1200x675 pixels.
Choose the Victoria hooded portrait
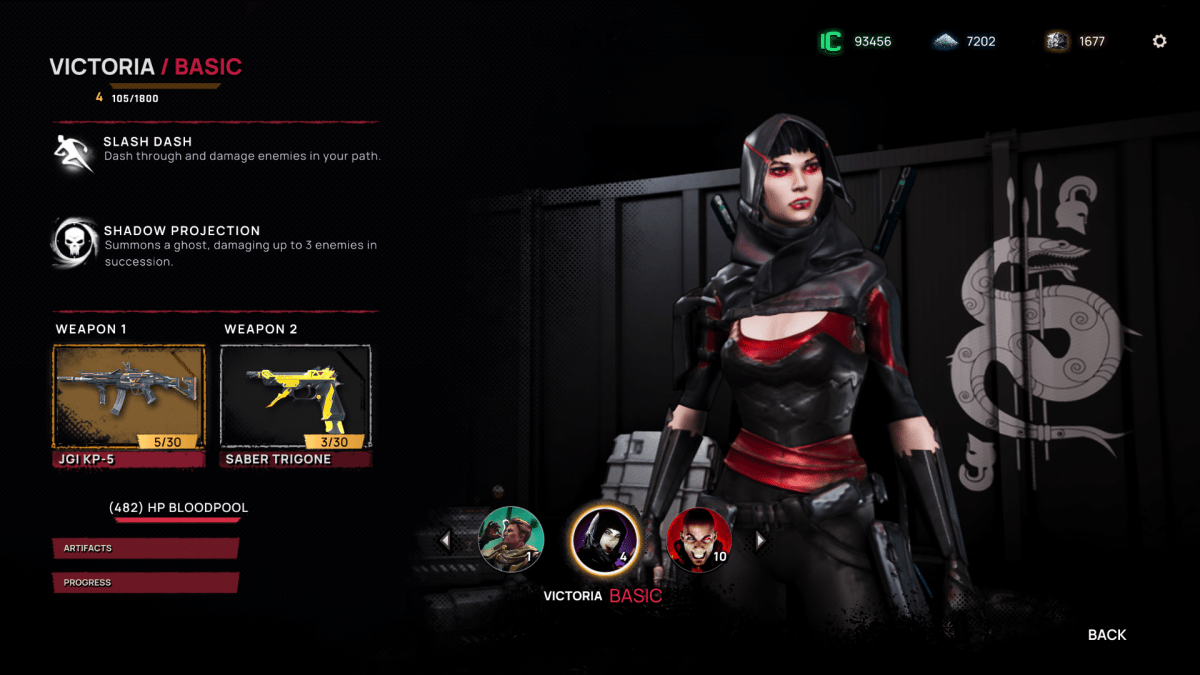pyautogui.click(x=604, y=539)
